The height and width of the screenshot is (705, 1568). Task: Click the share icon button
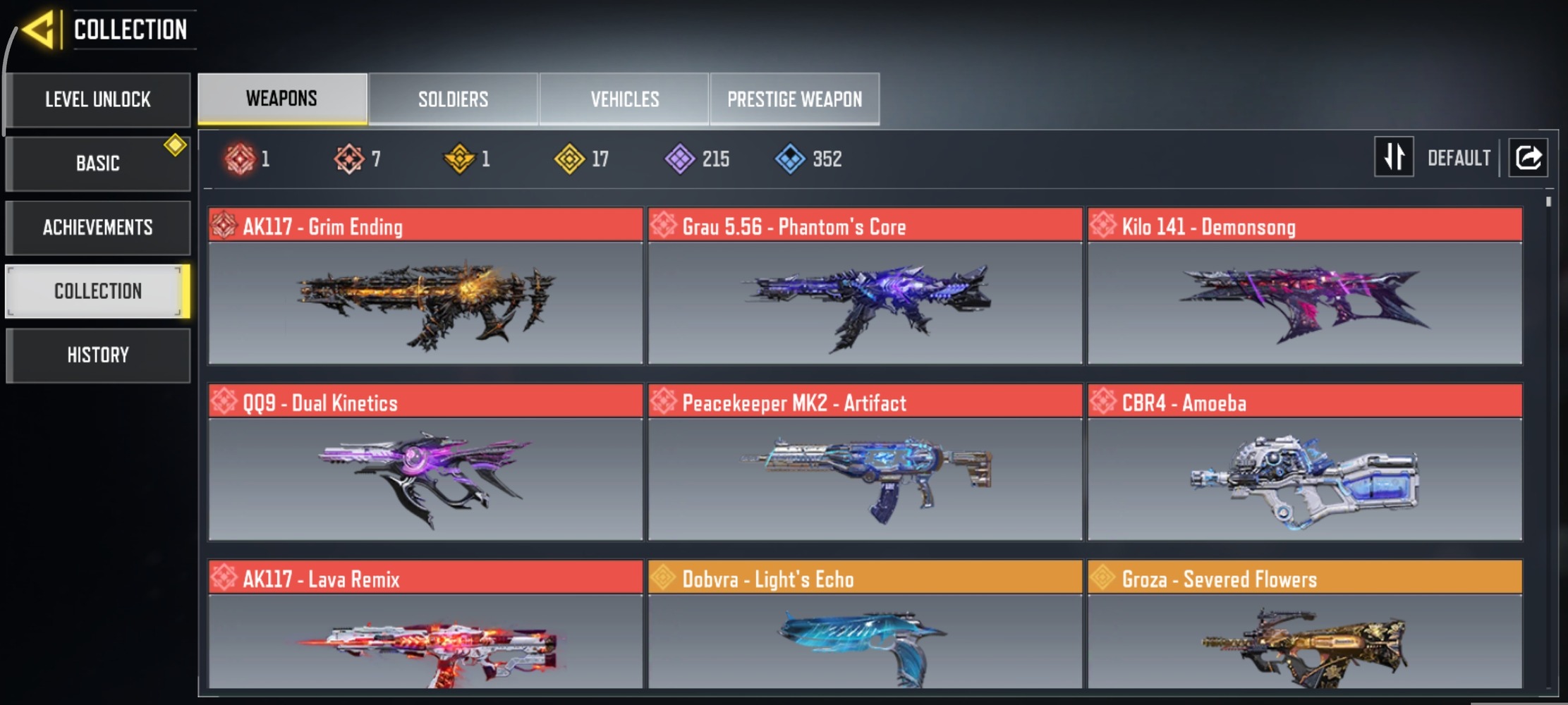pos(1528,157)
